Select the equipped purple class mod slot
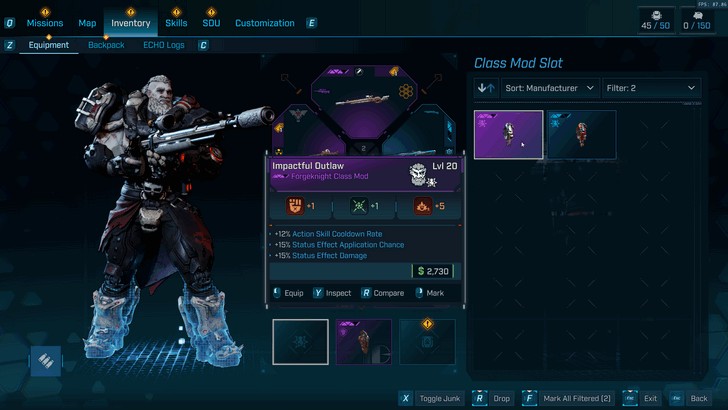 [363, 341]
